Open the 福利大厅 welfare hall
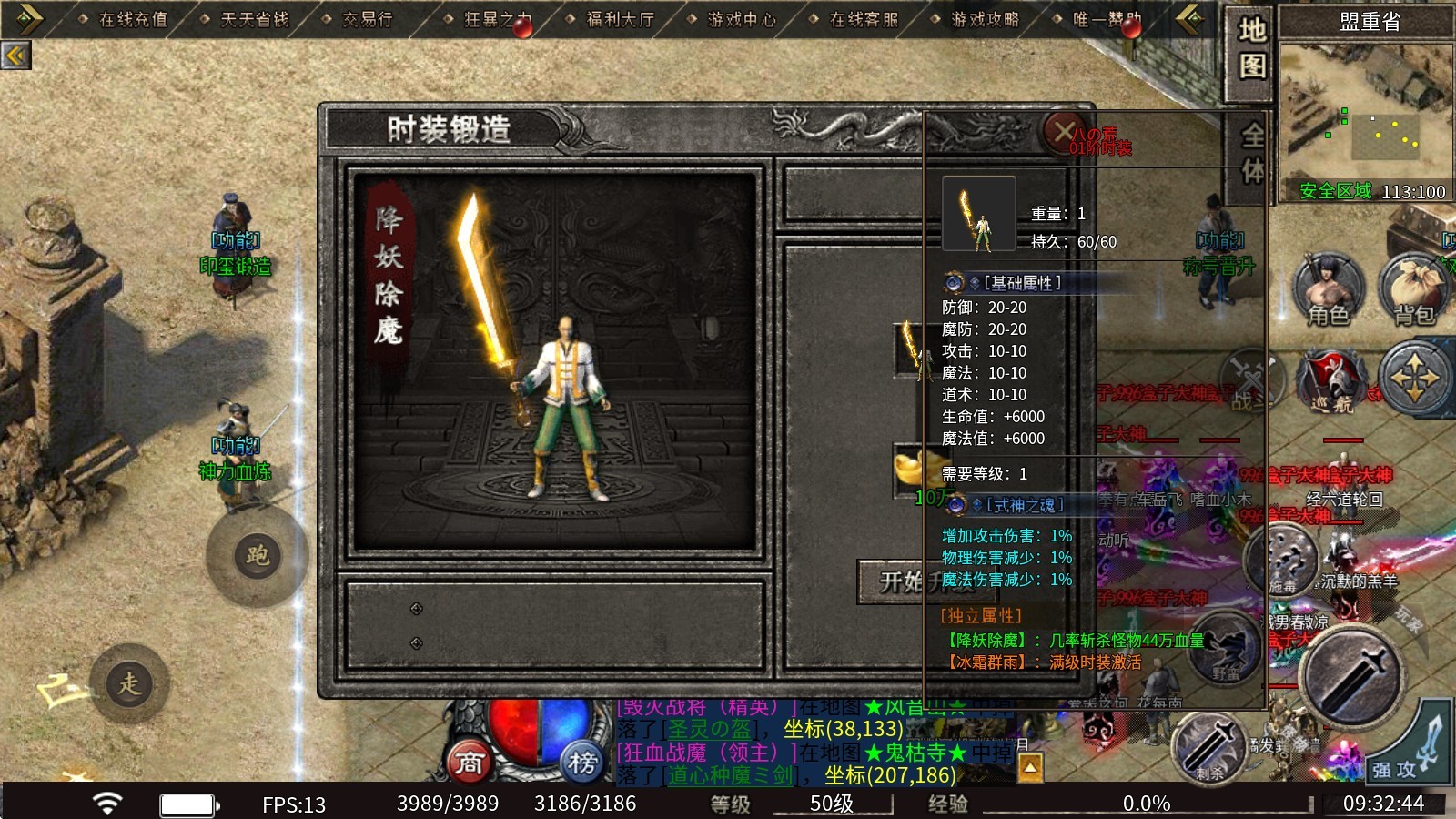This screenshot has width=1456, height=819. [x=620, y=19]
